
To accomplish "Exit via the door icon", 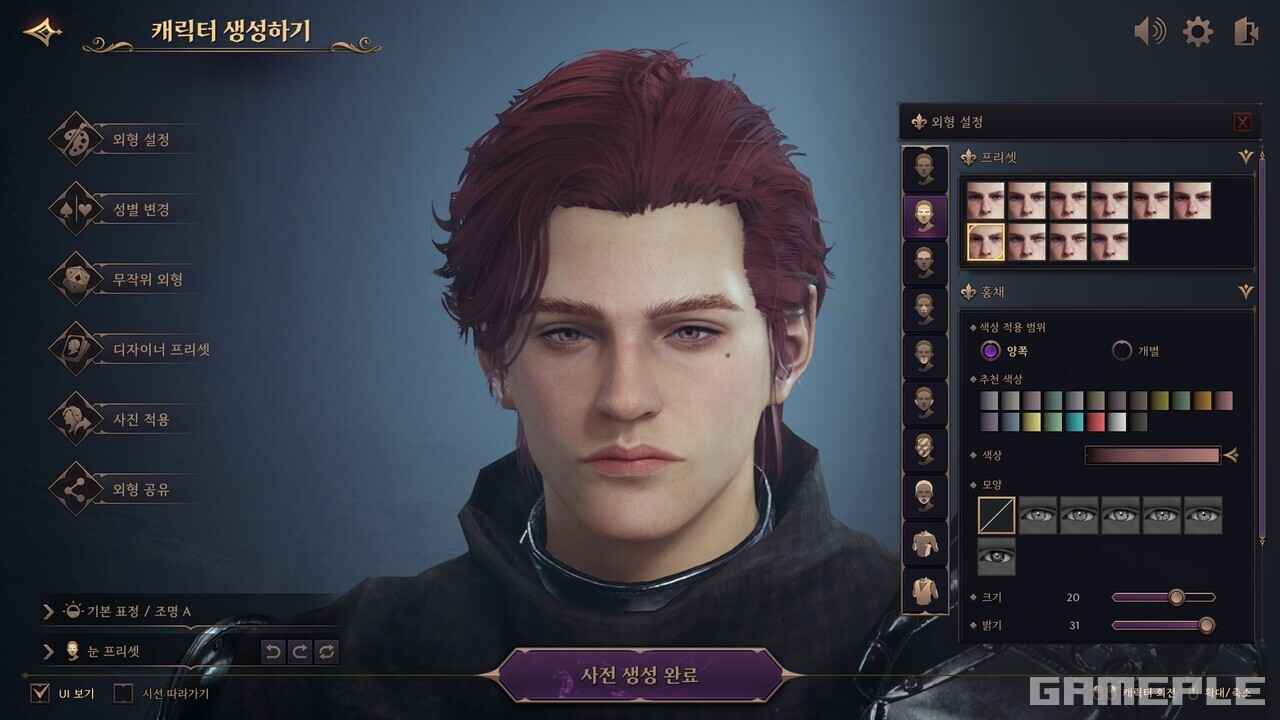I will (x=1245, y=32).
